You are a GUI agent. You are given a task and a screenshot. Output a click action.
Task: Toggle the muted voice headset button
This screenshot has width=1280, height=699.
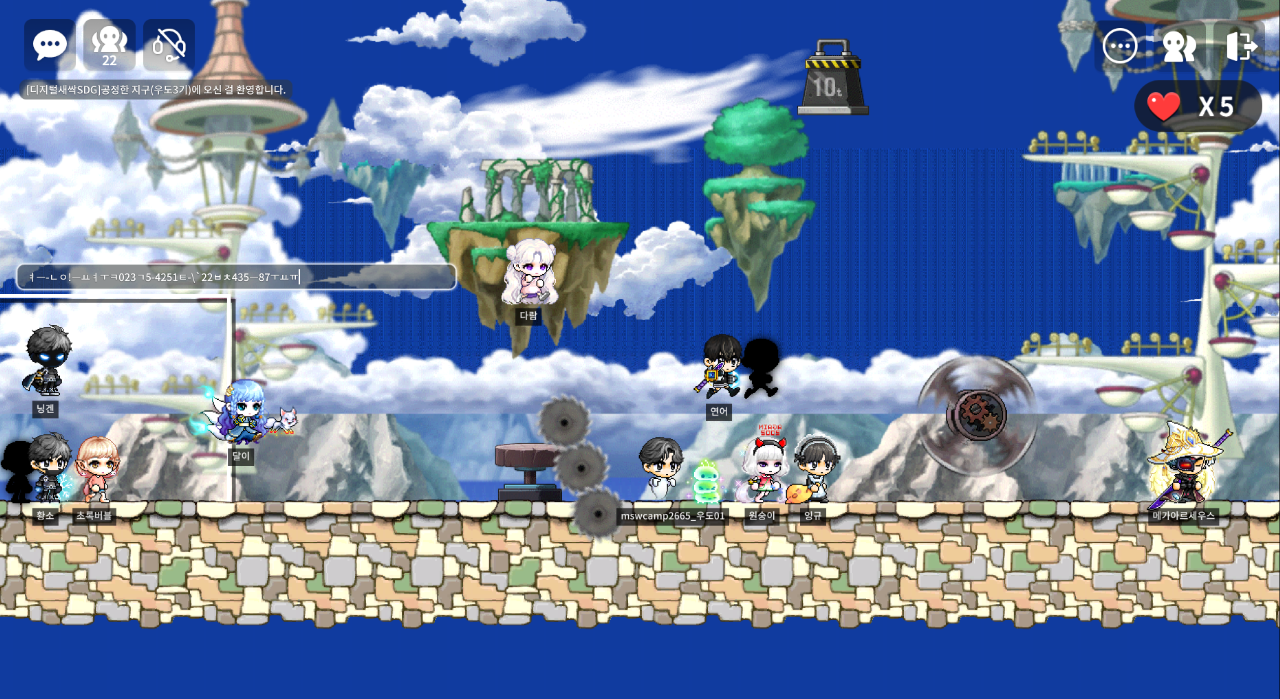169,45
